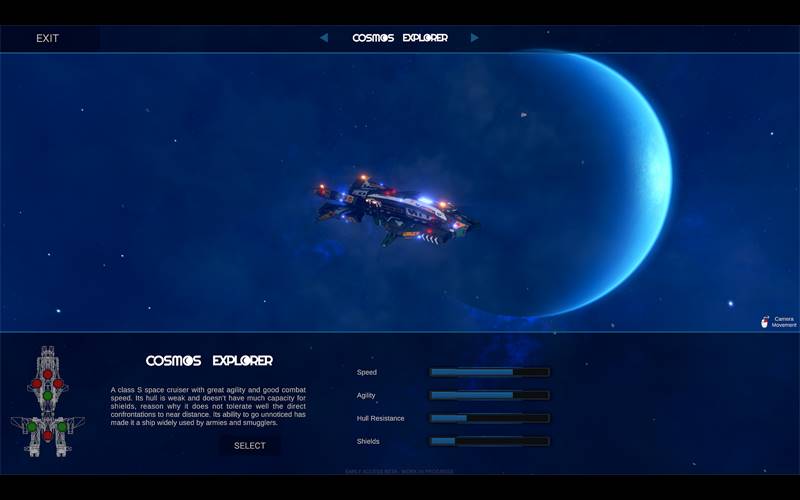The height and width of the screenshot is (500, 800).
Task: Click the ship schematic thumbnail
Action: 47,402
